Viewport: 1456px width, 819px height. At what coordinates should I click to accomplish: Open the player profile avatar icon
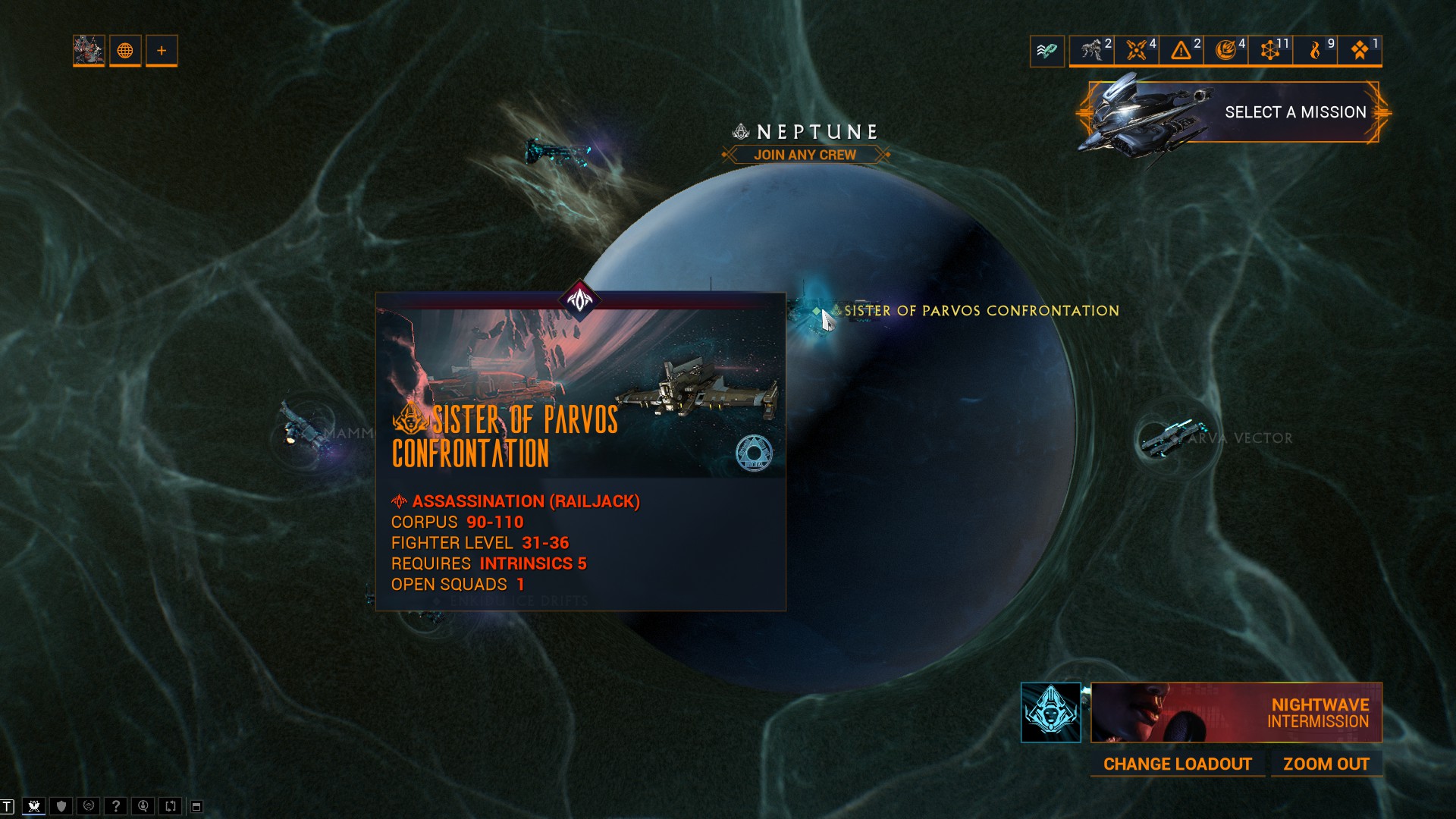tap(89, 51)
